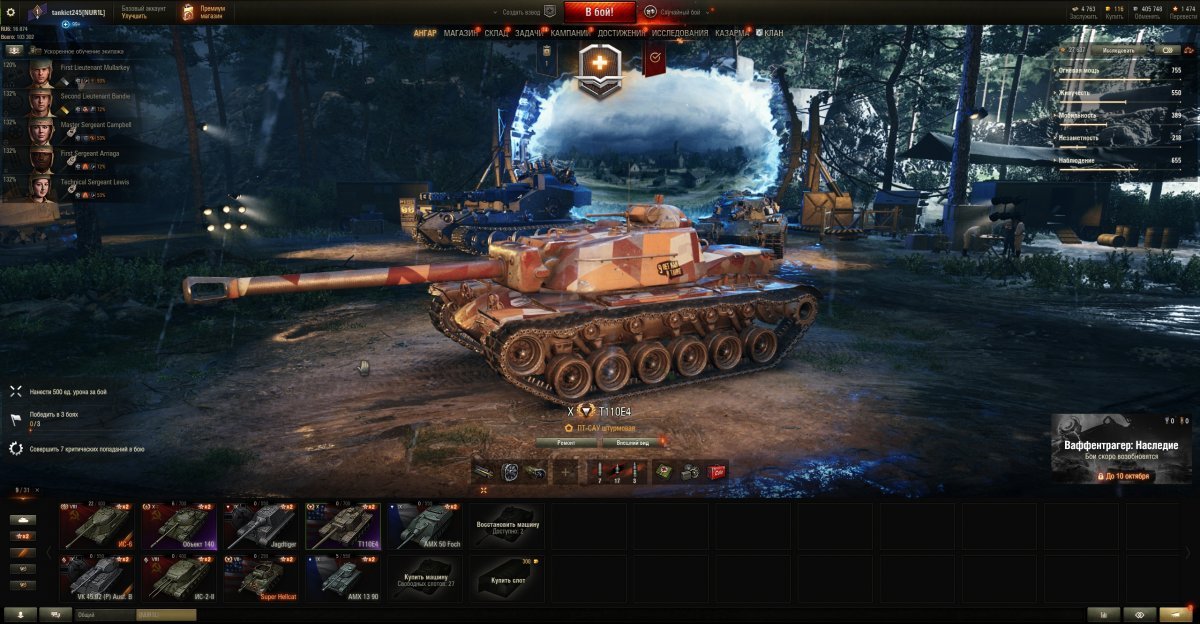Viewport: 1200px width, 624px height.
Task: Open the Ремонт button under T110E4
Action: [565, 442]
